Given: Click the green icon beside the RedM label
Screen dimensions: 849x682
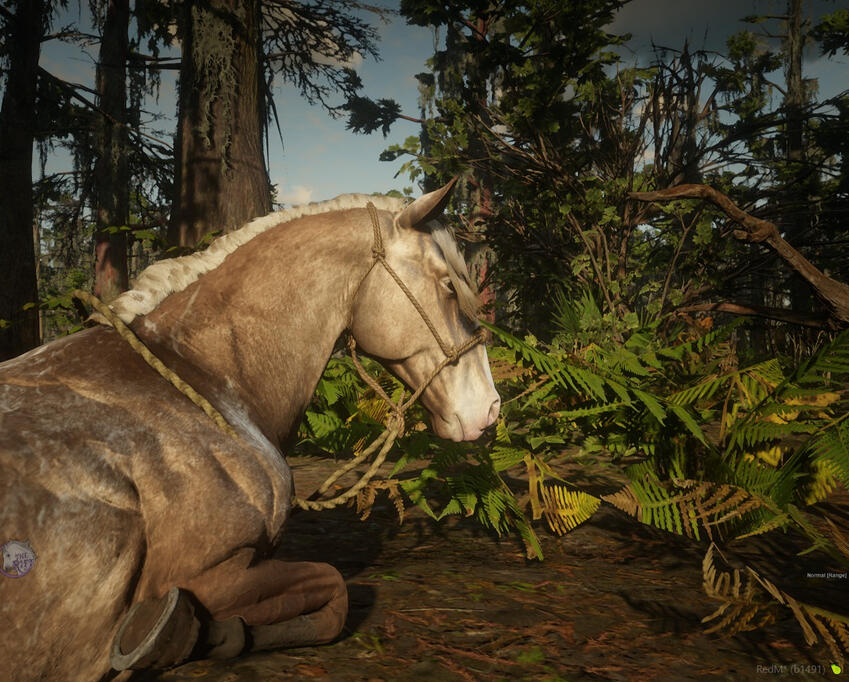Looking at the screenshot, I should 835,669.
